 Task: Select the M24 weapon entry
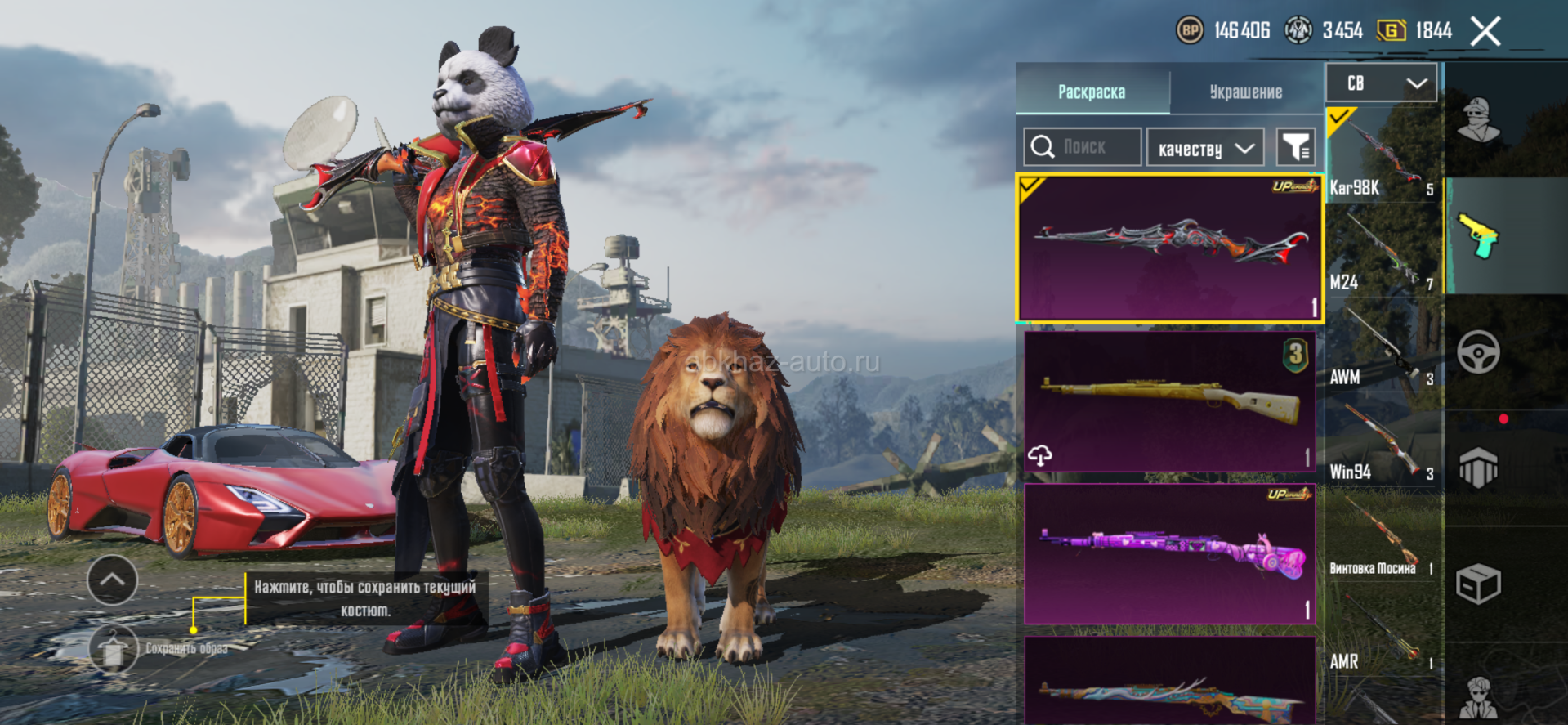pos(1382,251)
